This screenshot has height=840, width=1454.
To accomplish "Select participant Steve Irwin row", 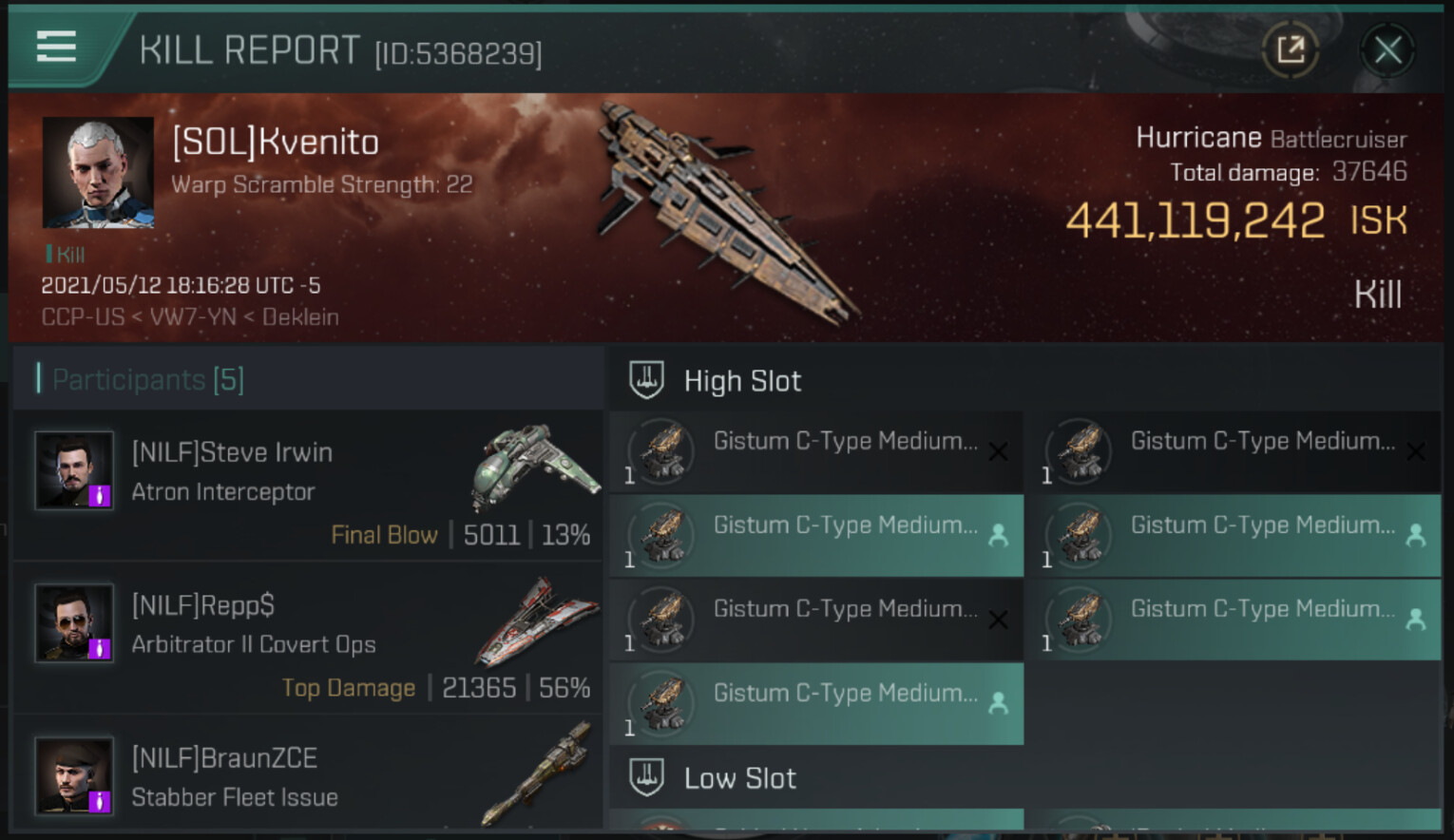I will click(x=308, y=486).
